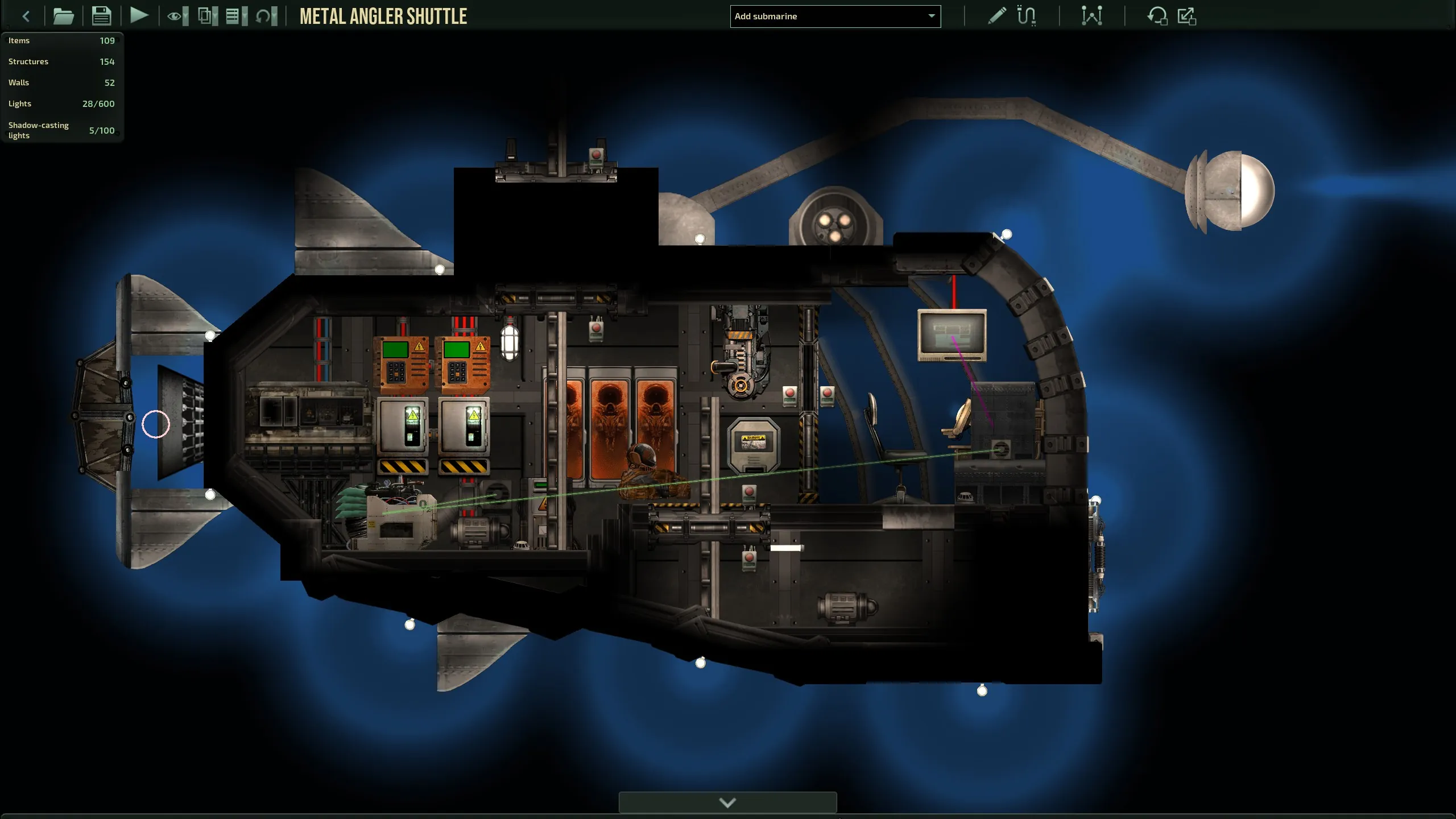This screenshot has width=1456, height=819.
Task: Test the submarine with the play button
Action: [139, 15]
